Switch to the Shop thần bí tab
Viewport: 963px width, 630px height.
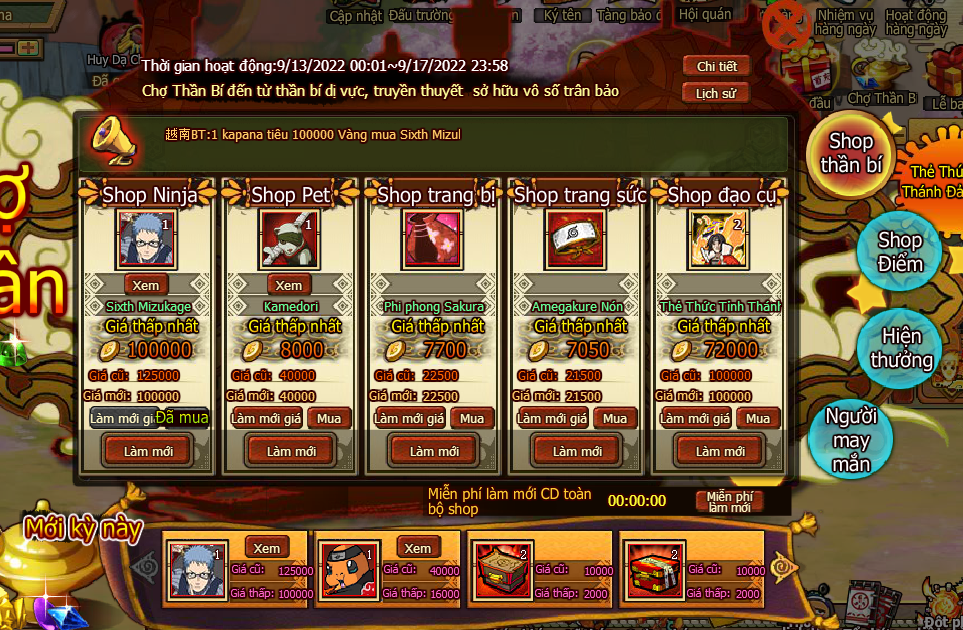point(850,153)
